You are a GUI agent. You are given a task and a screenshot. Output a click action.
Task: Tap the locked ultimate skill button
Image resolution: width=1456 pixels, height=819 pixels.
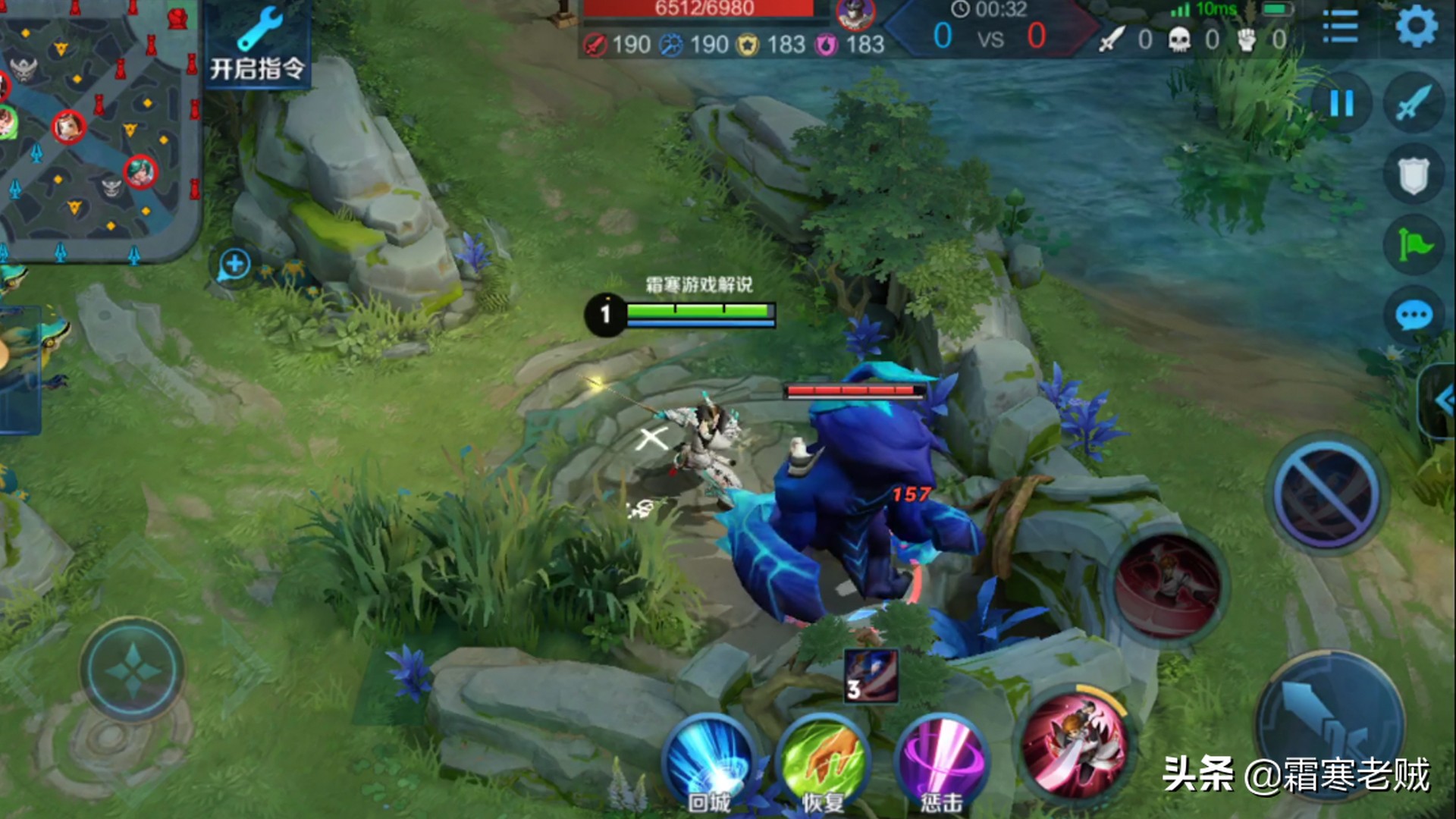coord(1327,493)
